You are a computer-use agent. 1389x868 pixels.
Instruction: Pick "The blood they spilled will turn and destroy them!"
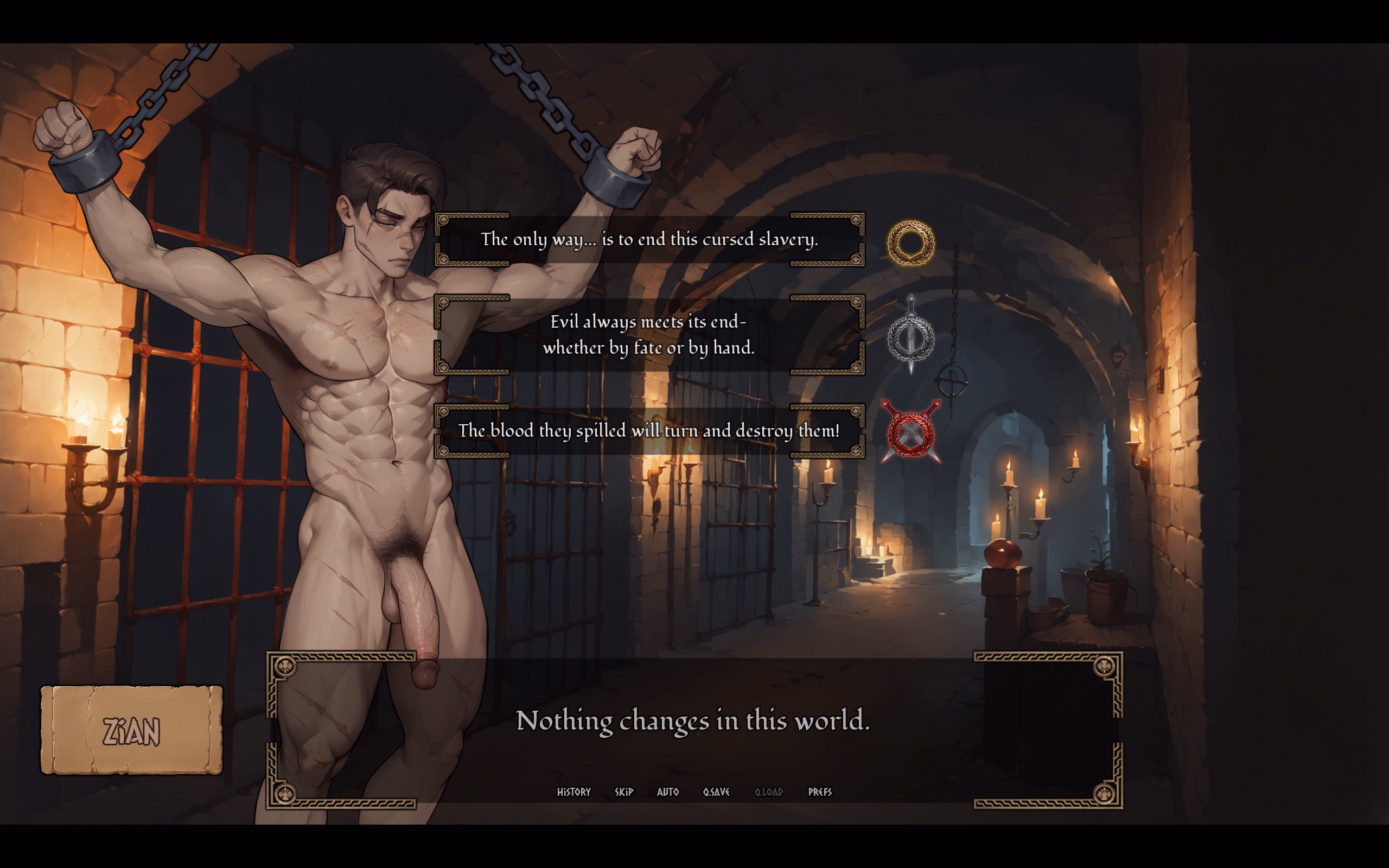(649, 431)
